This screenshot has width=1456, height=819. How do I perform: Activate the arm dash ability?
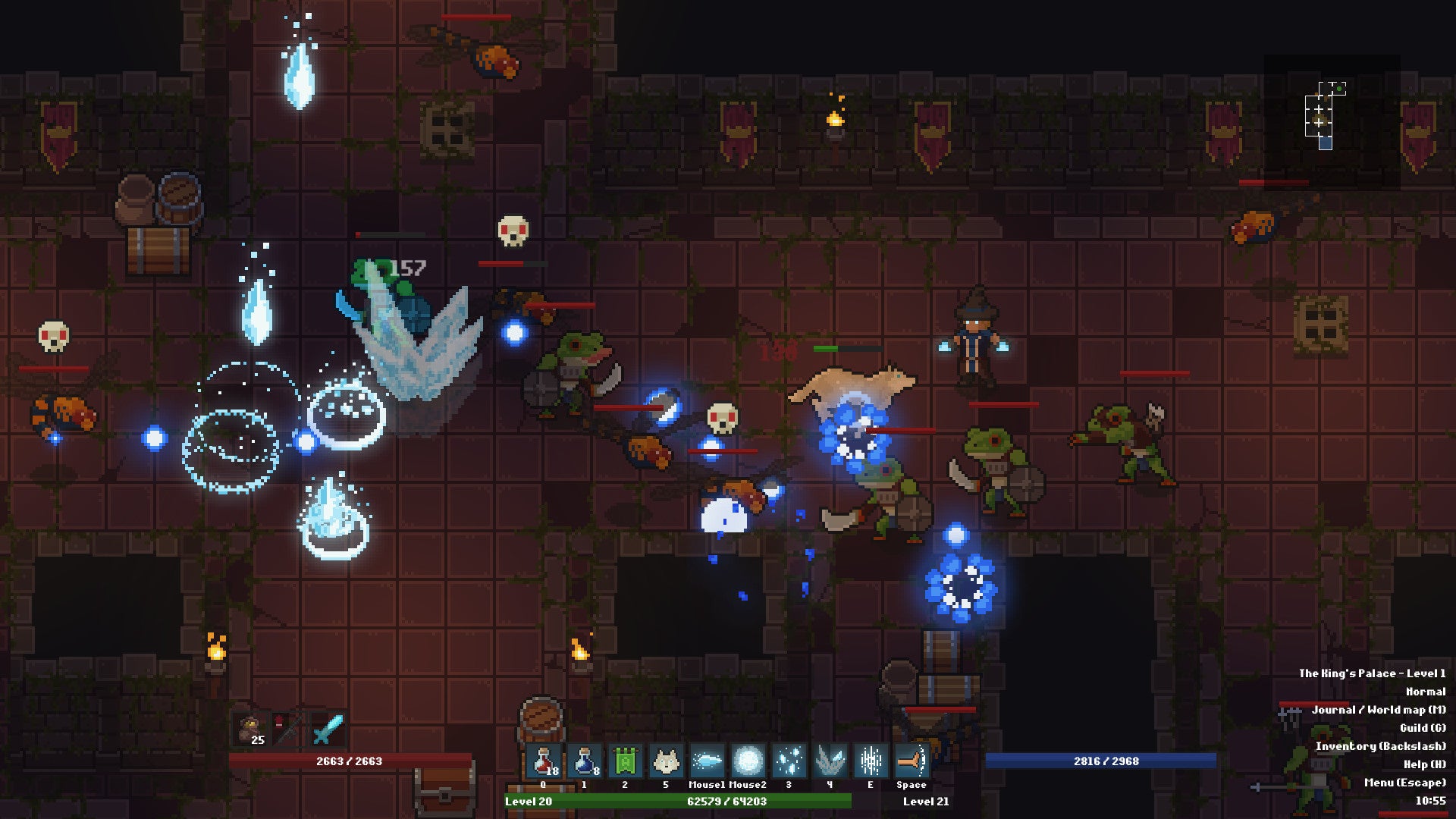(912, 761)
